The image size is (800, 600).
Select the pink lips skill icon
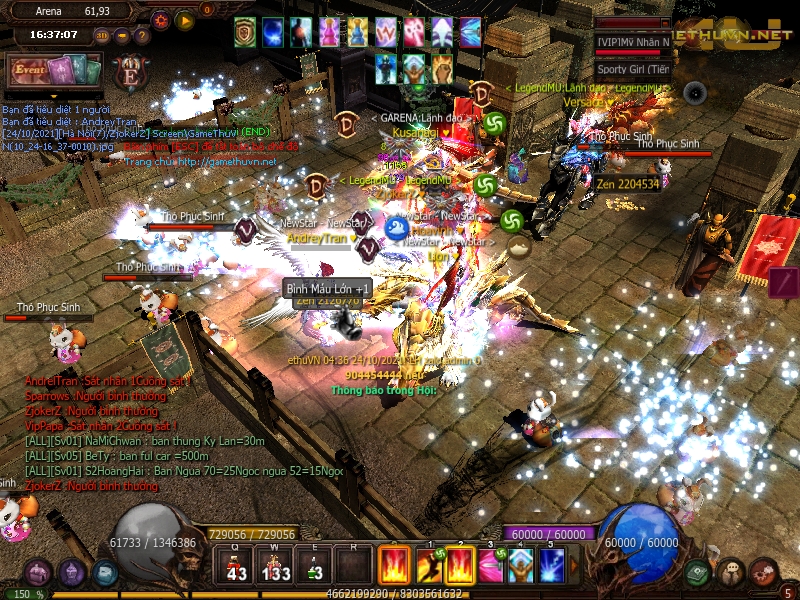pos(490,566)
